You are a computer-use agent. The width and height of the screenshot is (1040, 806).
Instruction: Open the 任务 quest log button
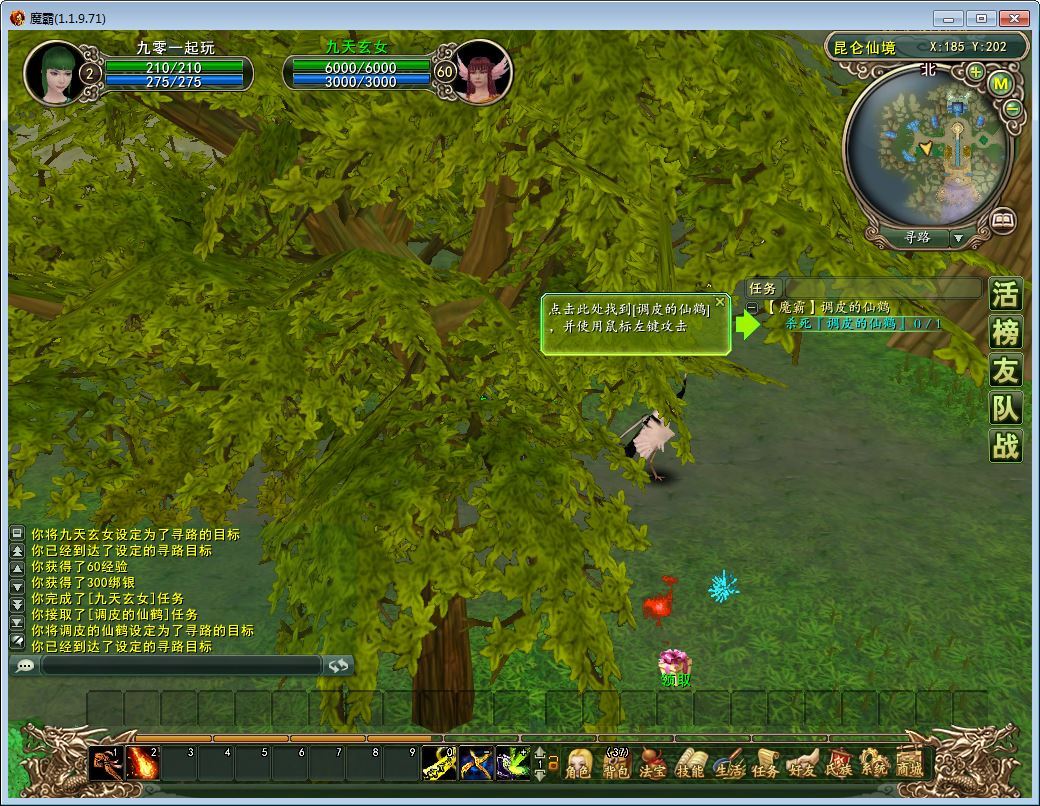pos(764,764)
